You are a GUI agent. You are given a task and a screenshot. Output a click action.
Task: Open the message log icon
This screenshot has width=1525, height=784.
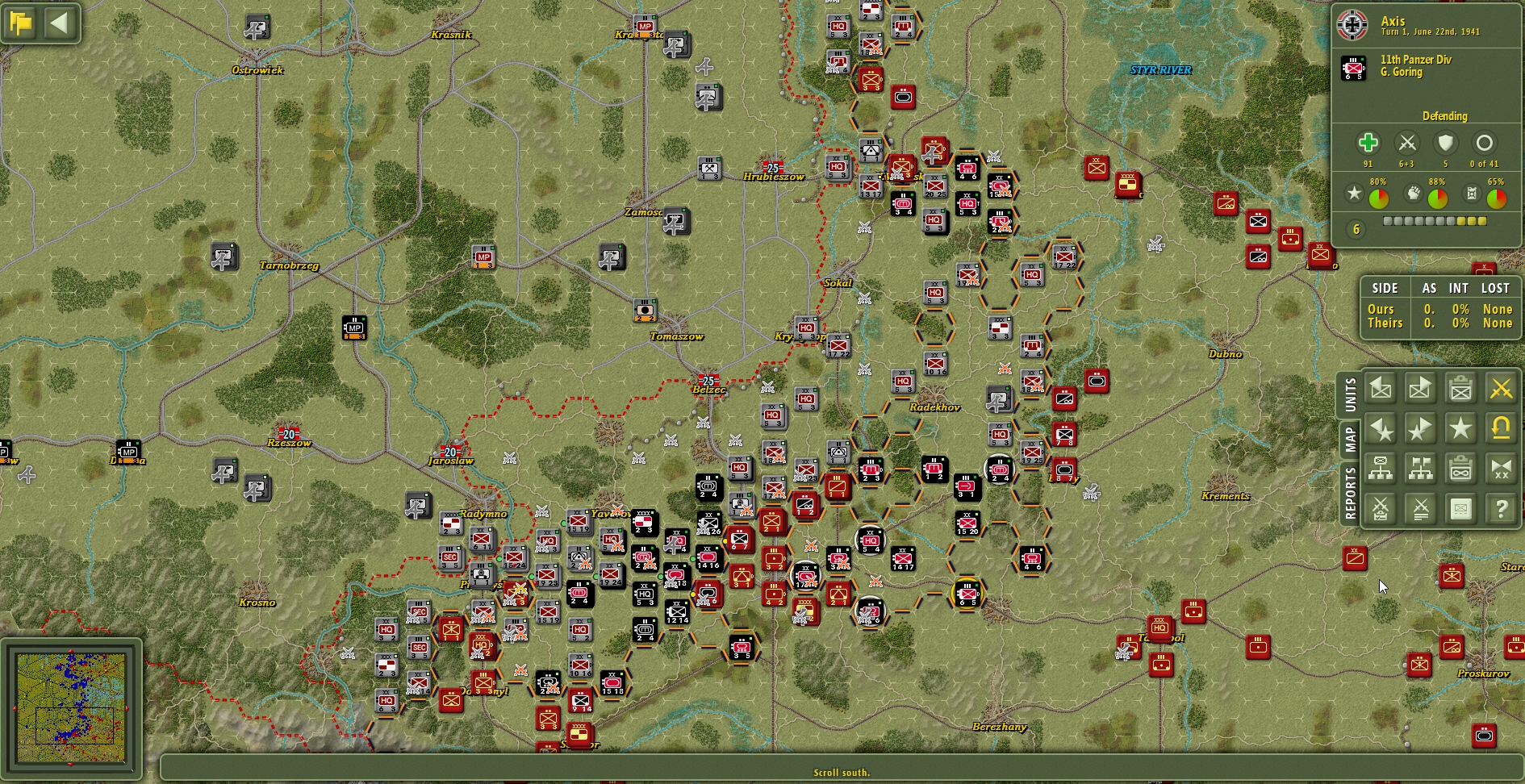click(x=1460, y=508)
